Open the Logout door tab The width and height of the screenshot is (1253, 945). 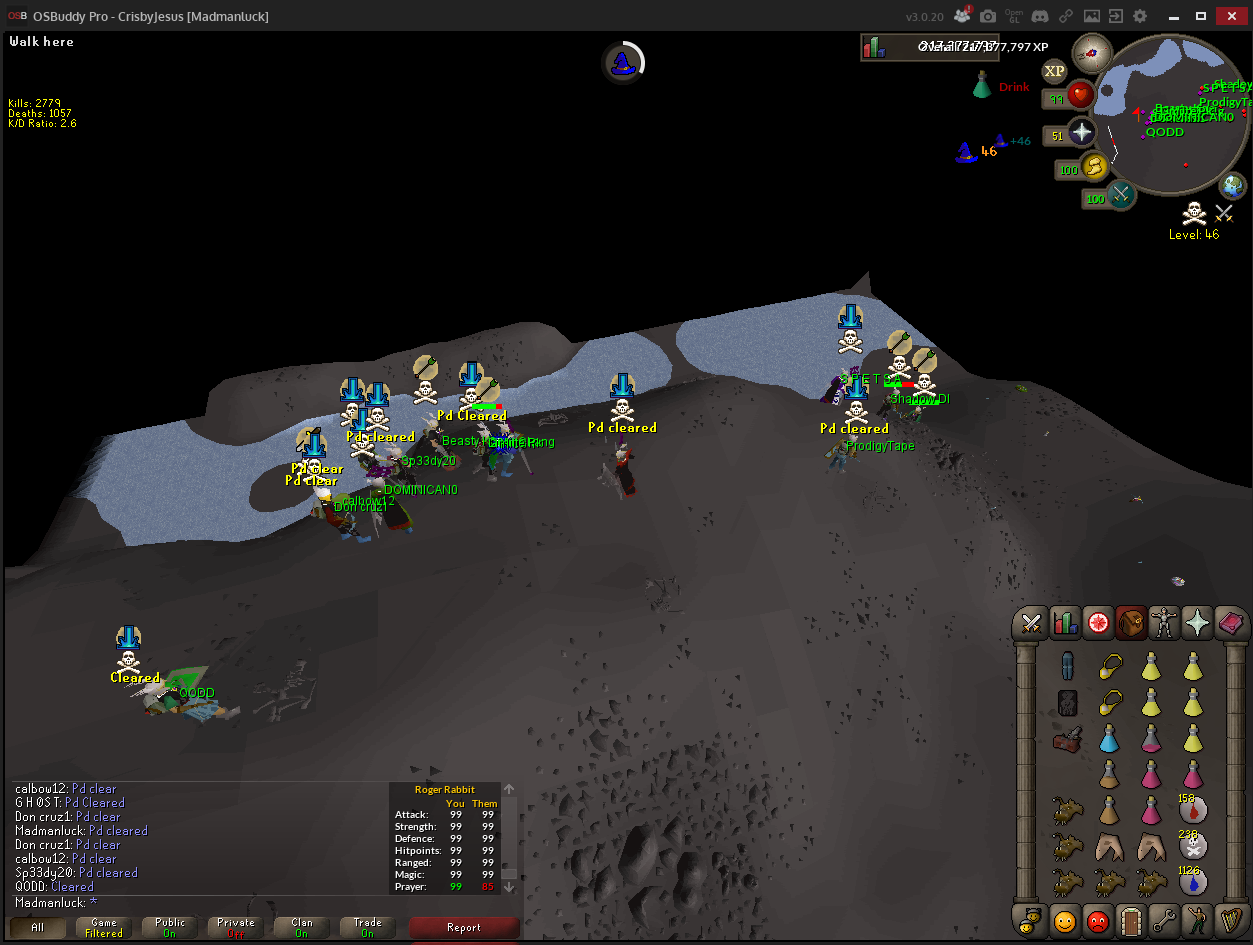point(1131,918)
